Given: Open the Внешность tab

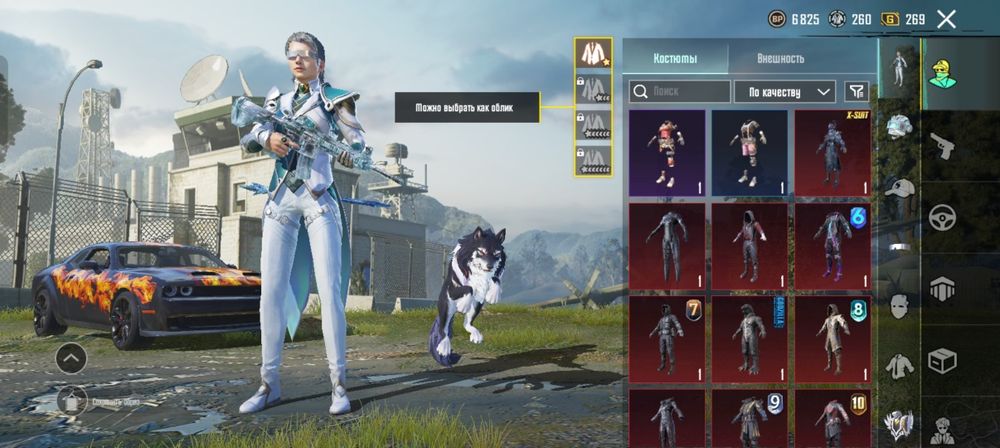Looking at the screenshot, I should (780, 58).
